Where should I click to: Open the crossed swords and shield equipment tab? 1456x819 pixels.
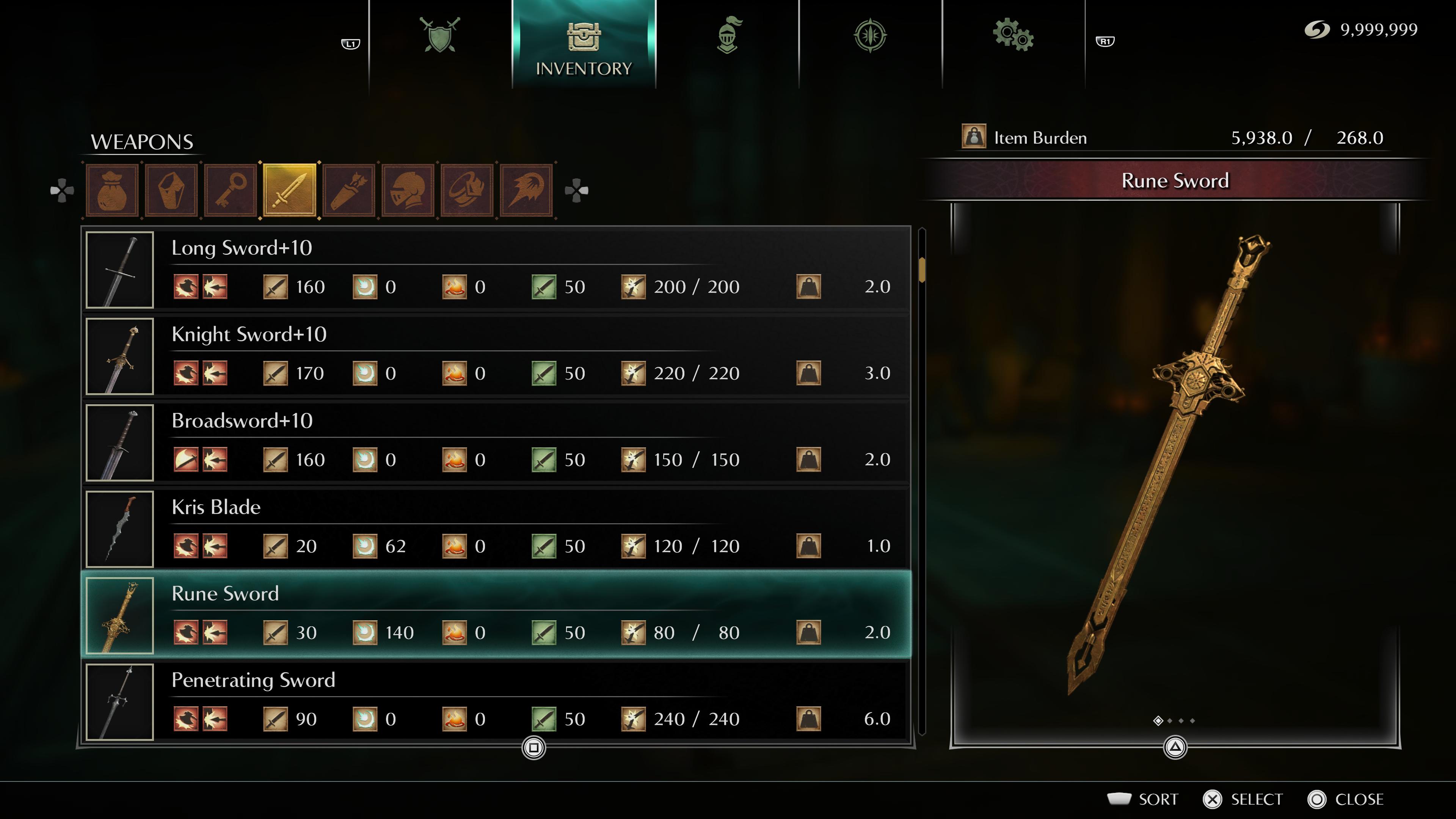point(440,35)
